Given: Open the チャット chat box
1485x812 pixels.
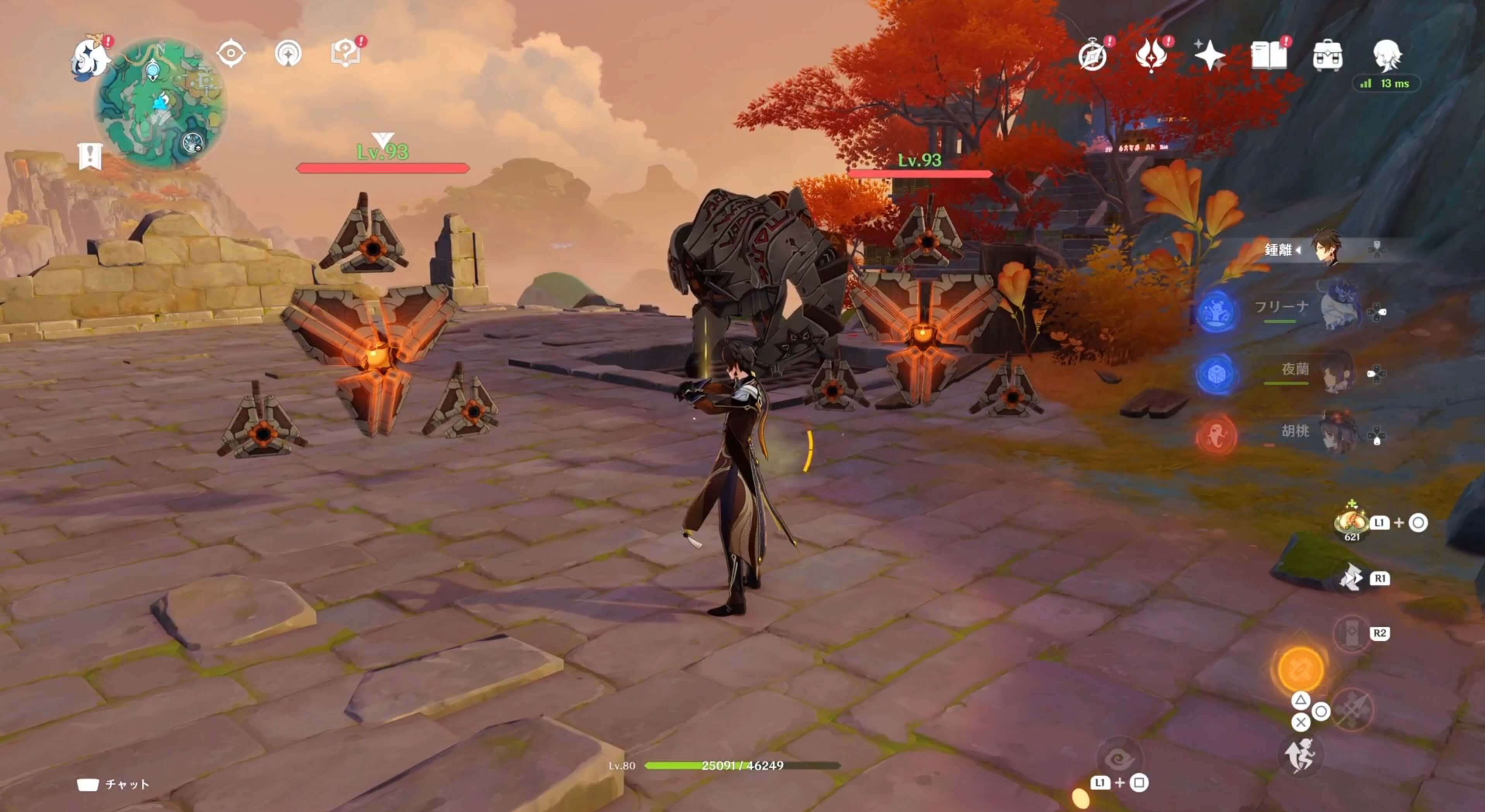Looking at the screenshot, I should pyautogui.click(x=113, y=784).
